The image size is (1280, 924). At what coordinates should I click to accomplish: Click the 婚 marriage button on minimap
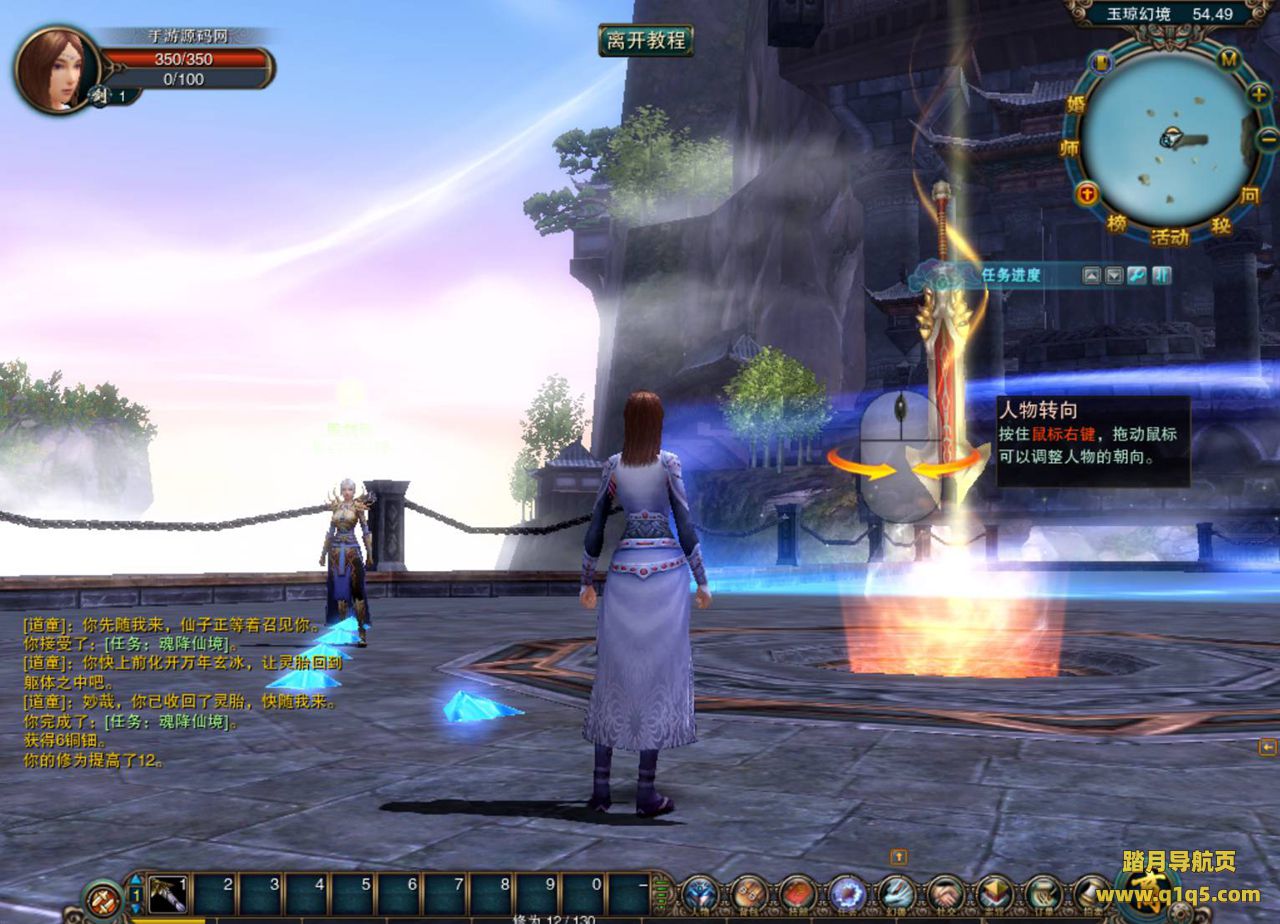pos(1076,102)
